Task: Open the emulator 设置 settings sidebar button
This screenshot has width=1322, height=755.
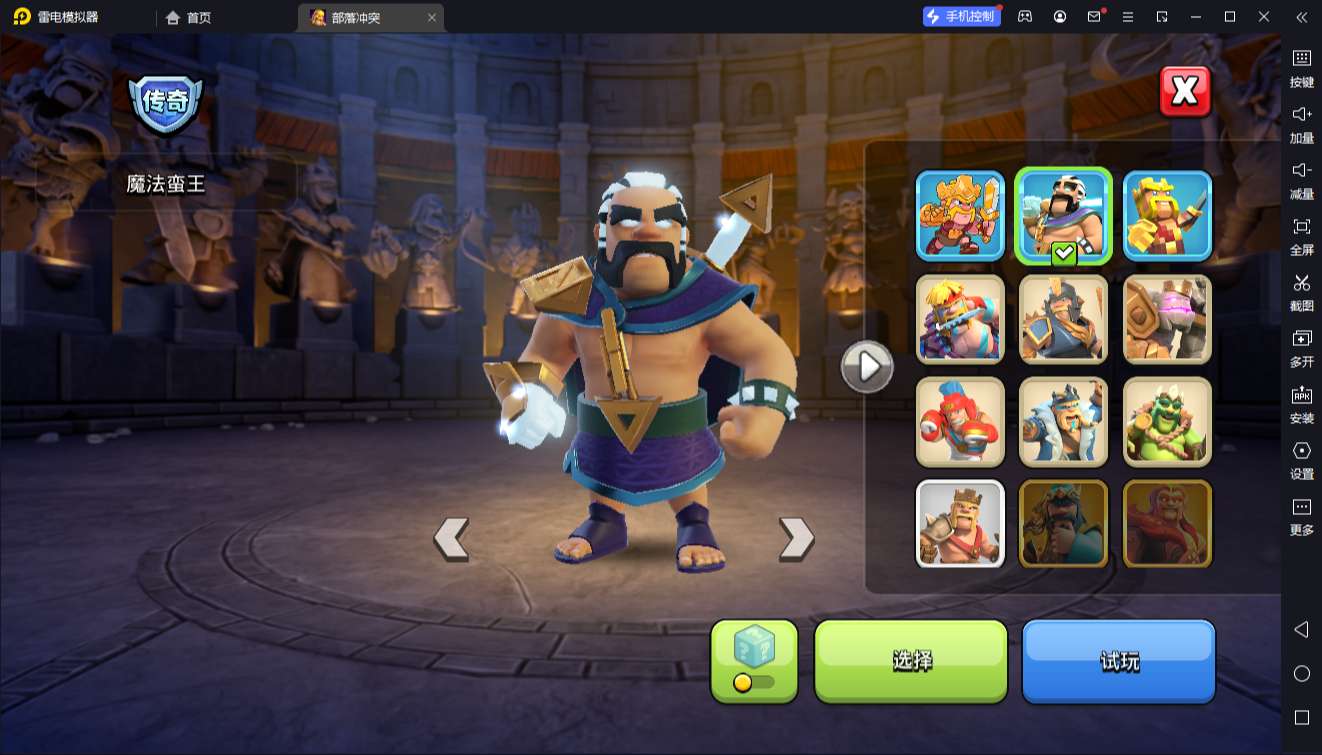Action: click(x=1301, y=459)
